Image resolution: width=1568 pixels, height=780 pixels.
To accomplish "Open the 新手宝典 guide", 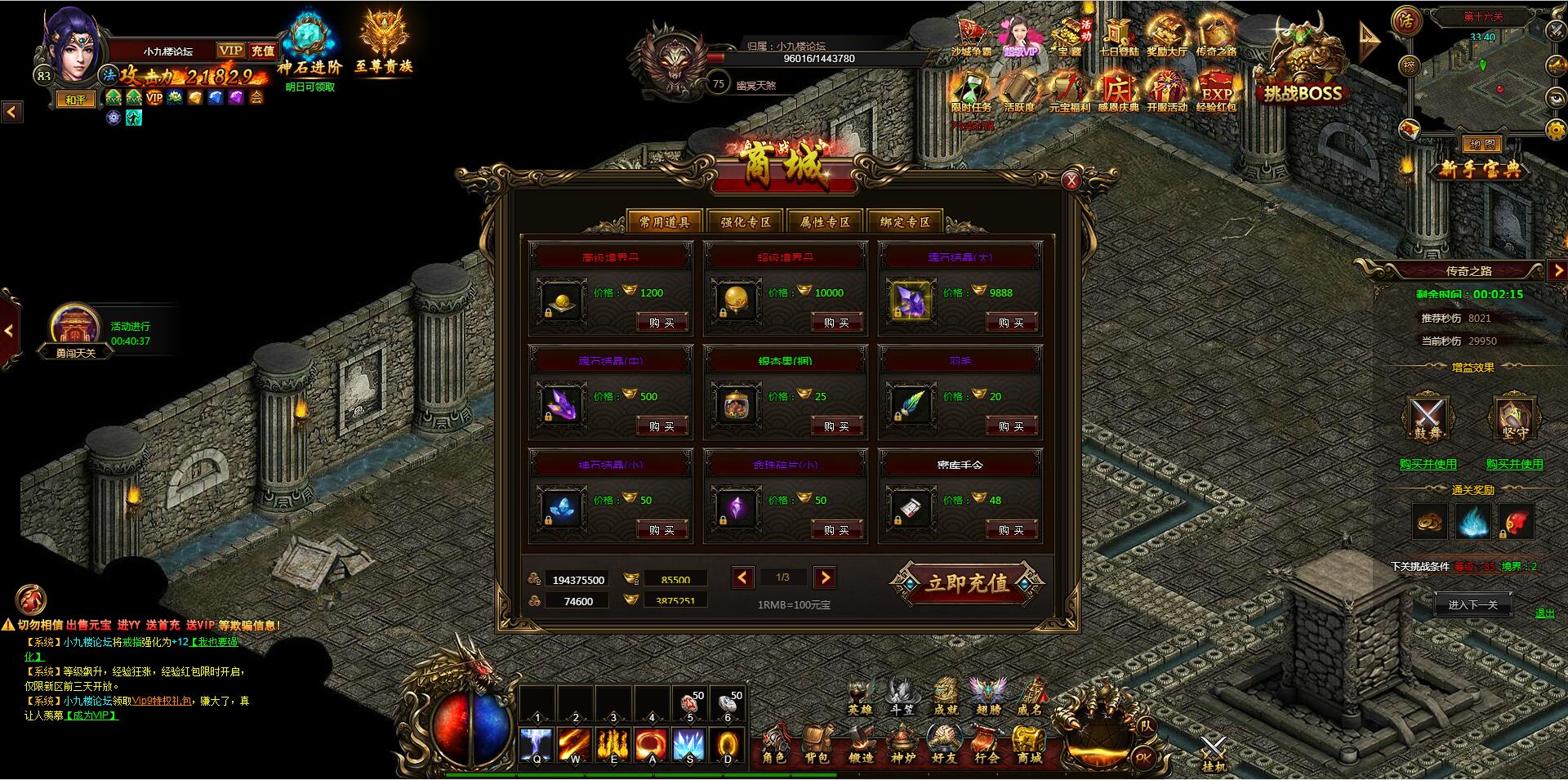I will click(1480, 170).
